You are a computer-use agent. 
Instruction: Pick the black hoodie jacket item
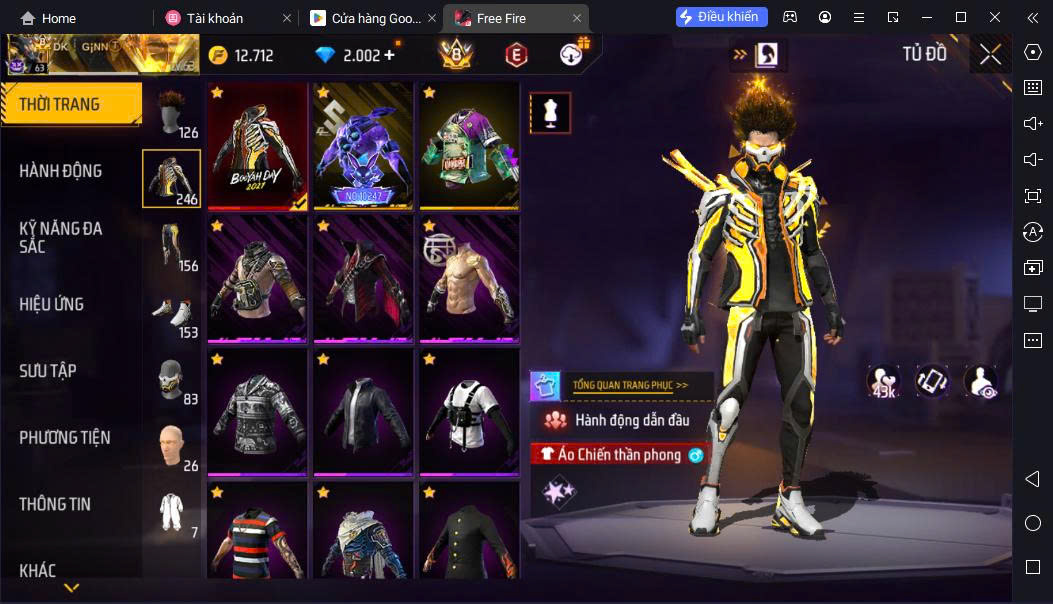coord(363,411)
